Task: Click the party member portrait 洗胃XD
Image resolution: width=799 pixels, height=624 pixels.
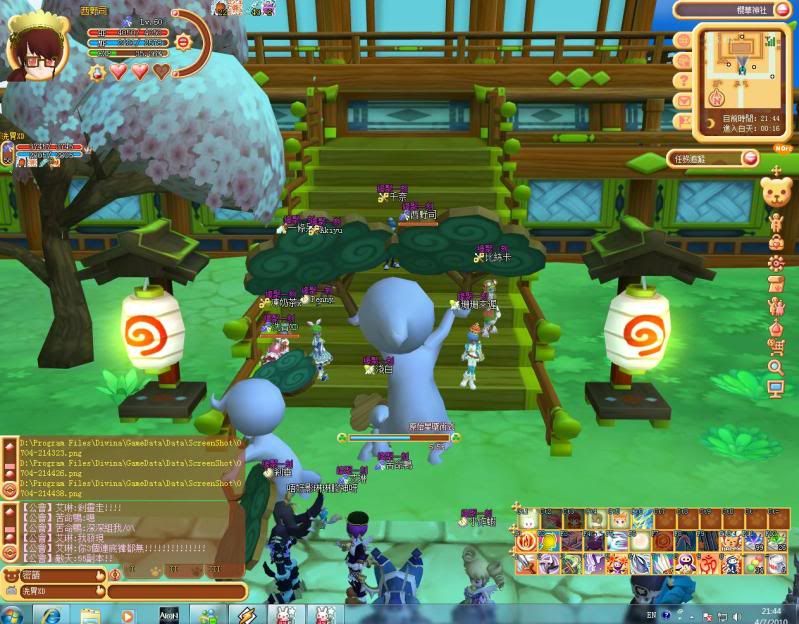Action: 8,154
